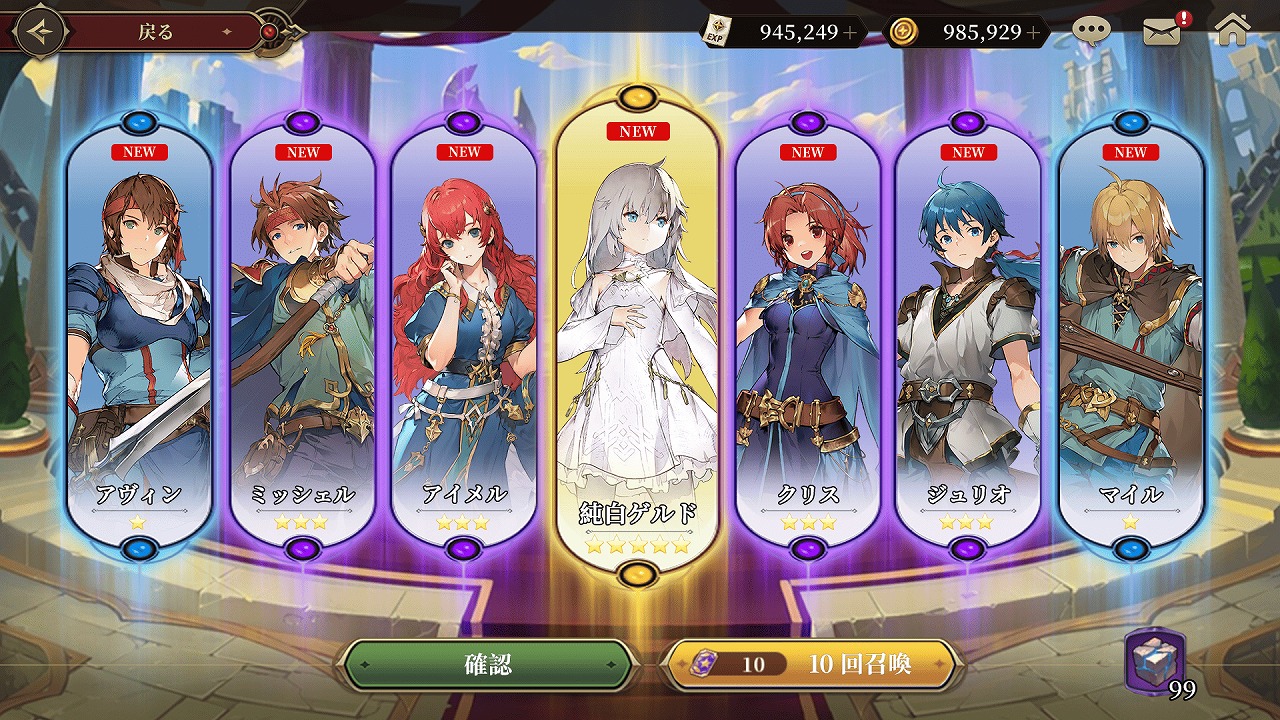Viewport: 1280px width, 720px height.
Task: Open the mailbox envelope icon
Action: [x=1161, y=31]
